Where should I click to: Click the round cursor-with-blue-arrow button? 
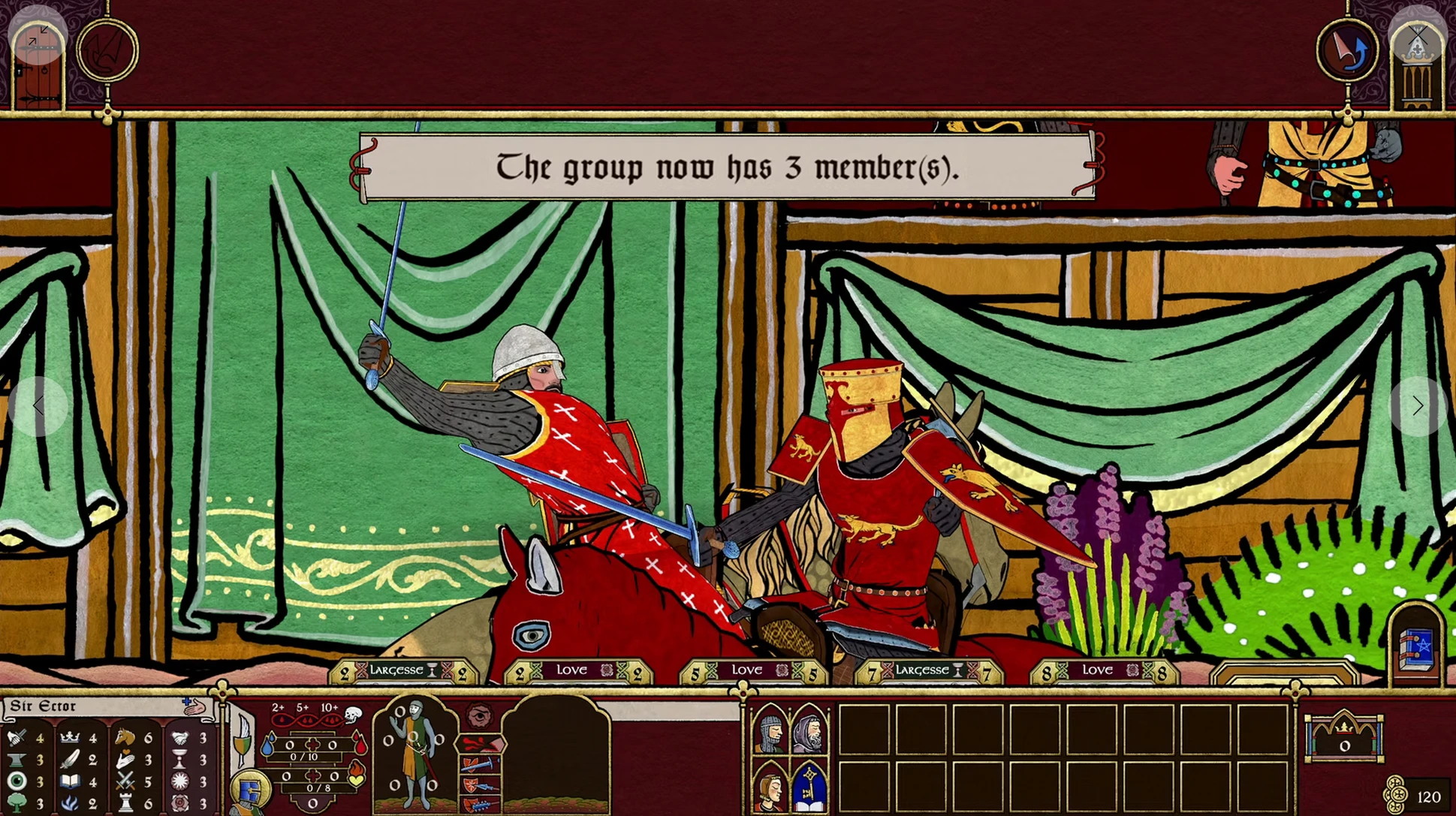tap(1347, 51)
